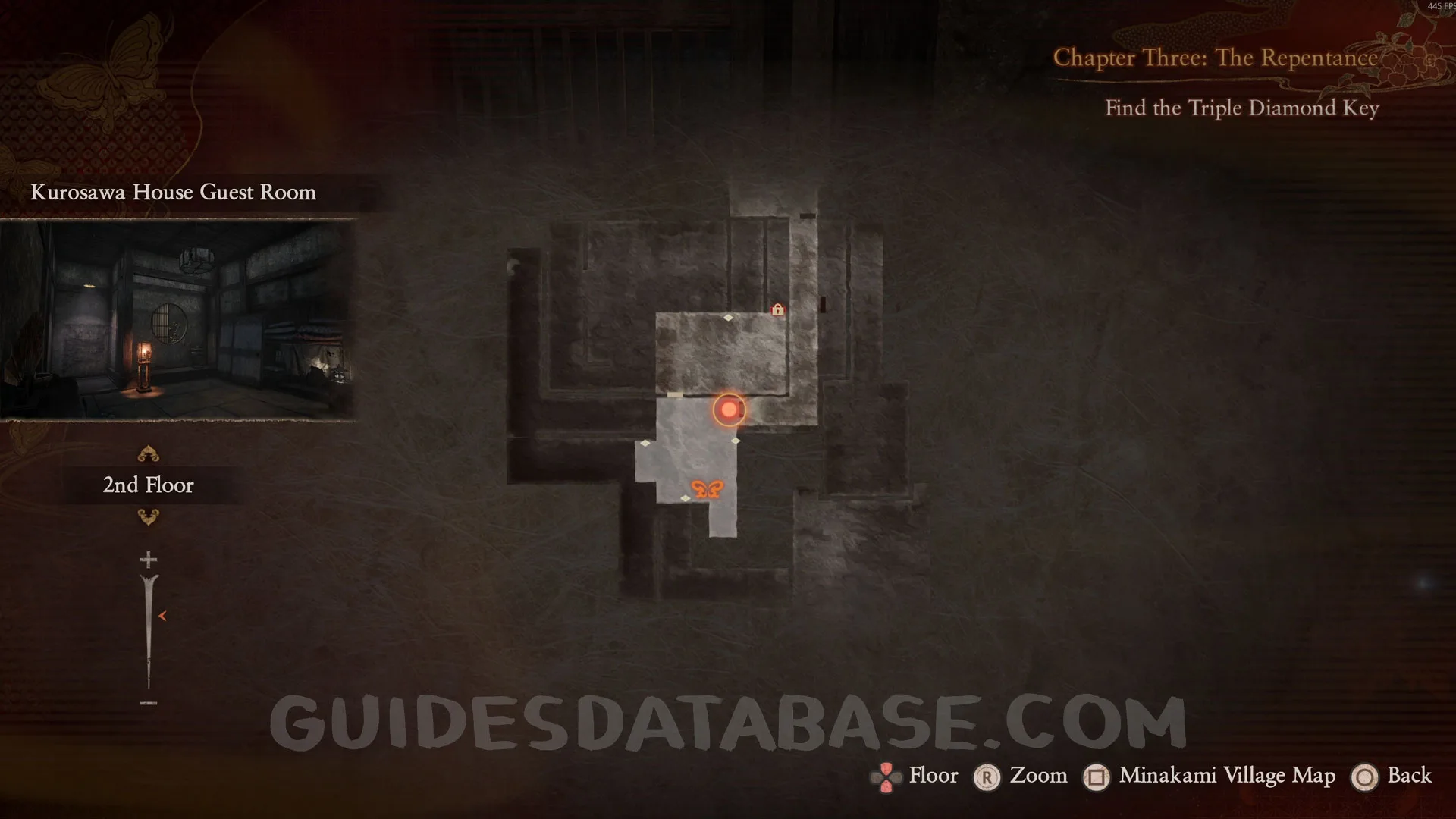Zoom out with the minus sign
This screenshot has height=819, width=1456.
[149, 703]
